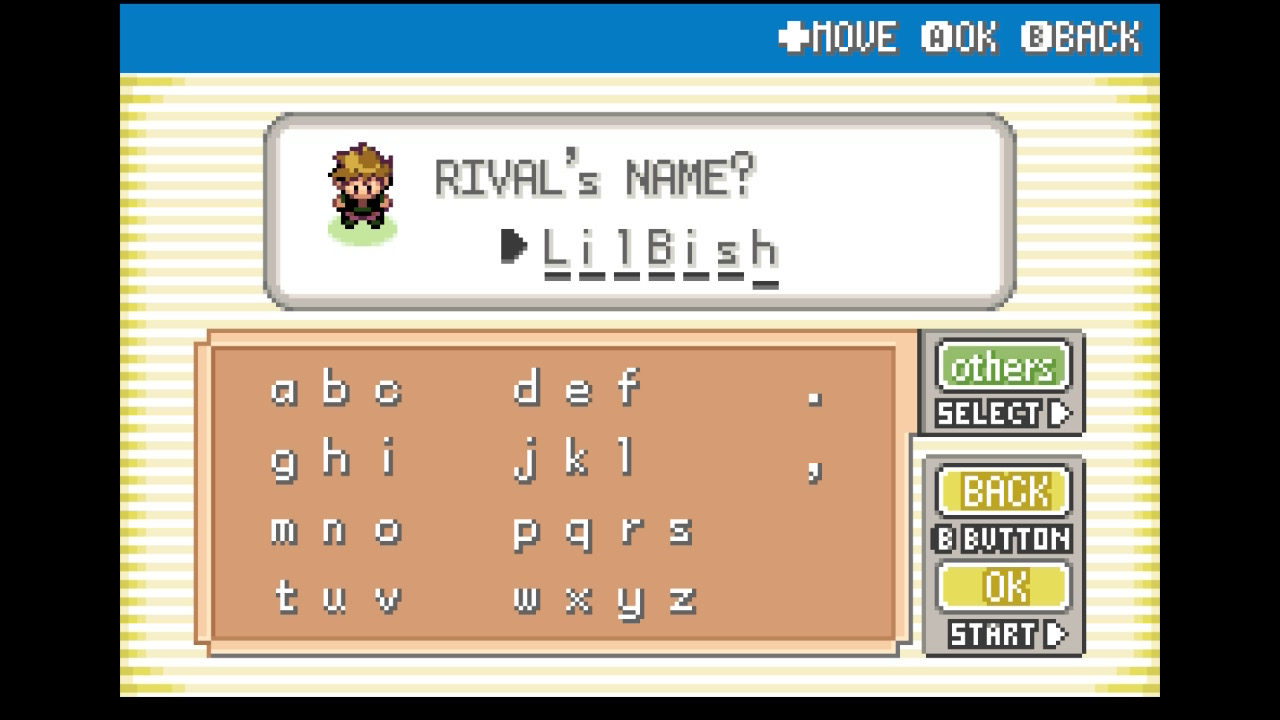The image size is (1280, 720).
Task: Pick the letter m on the keyboard
Action: coord(284,531)
